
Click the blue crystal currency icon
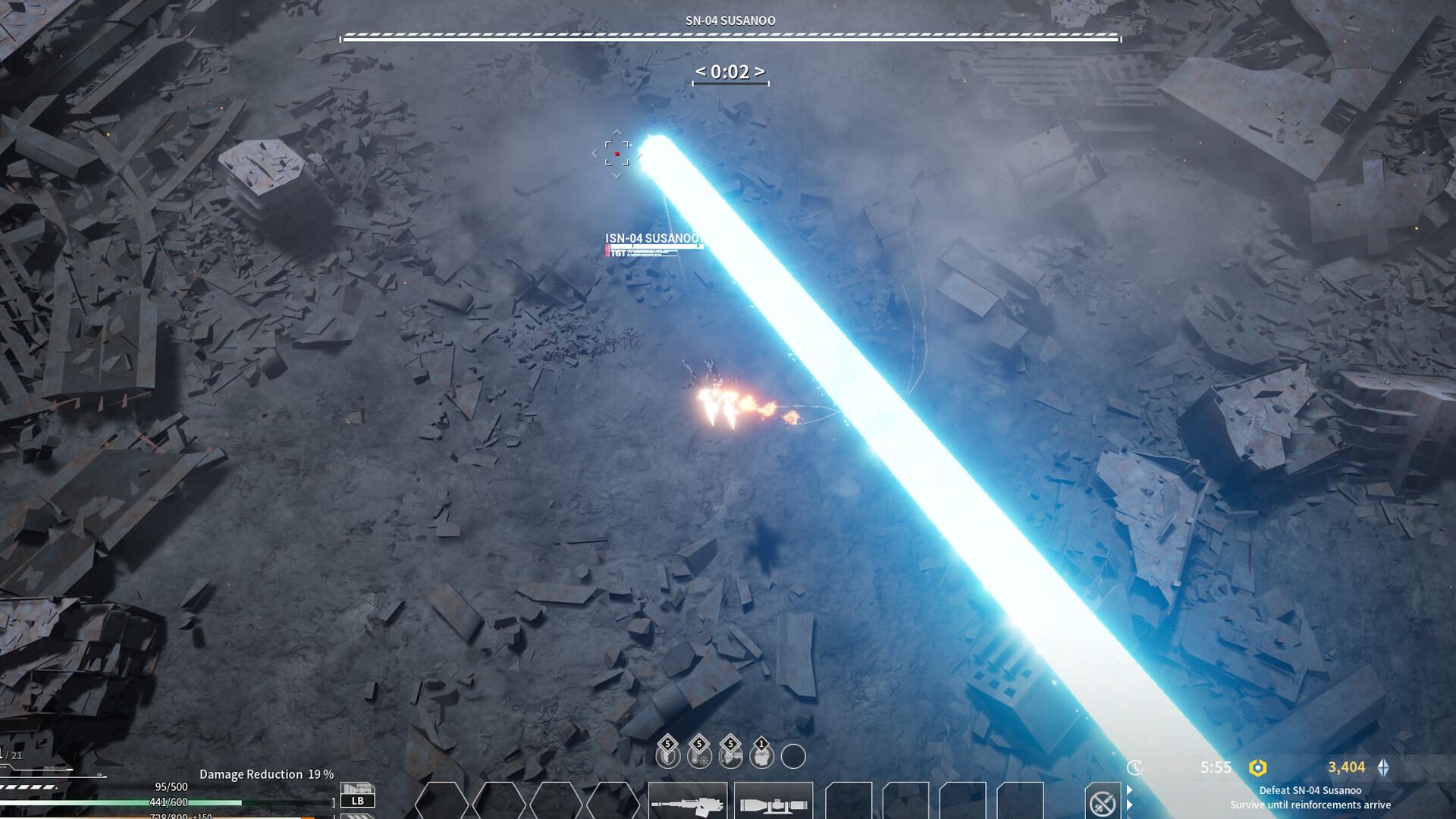[x=1384, y=767]
